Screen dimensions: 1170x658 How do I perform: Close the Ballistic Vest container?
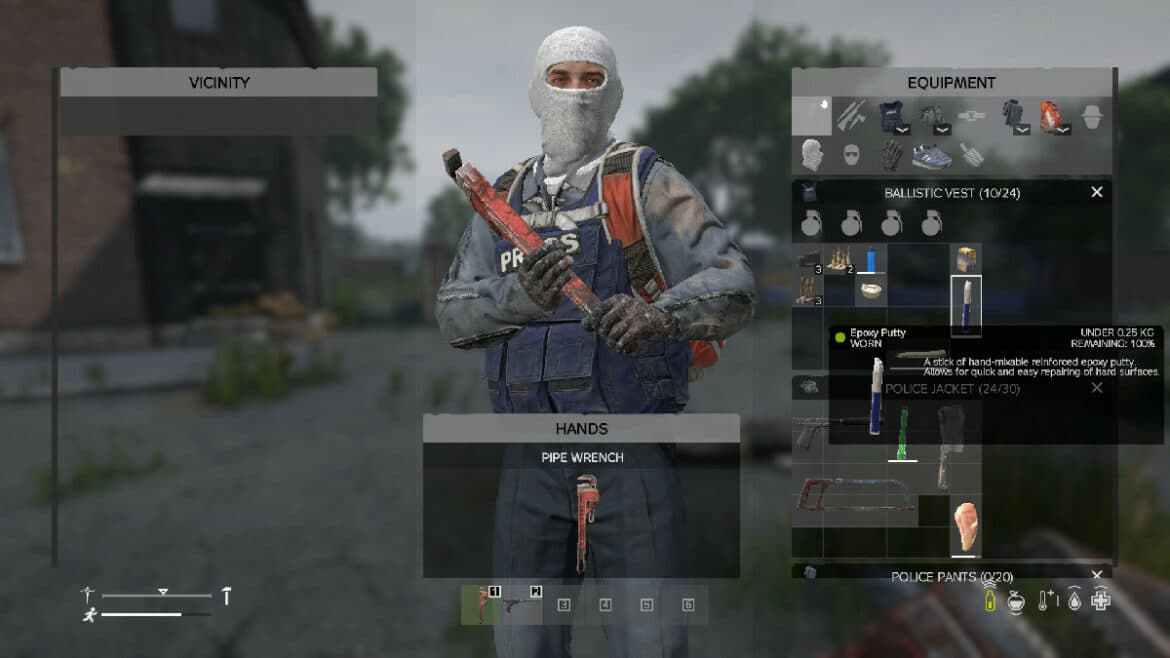pos(1096,192)
